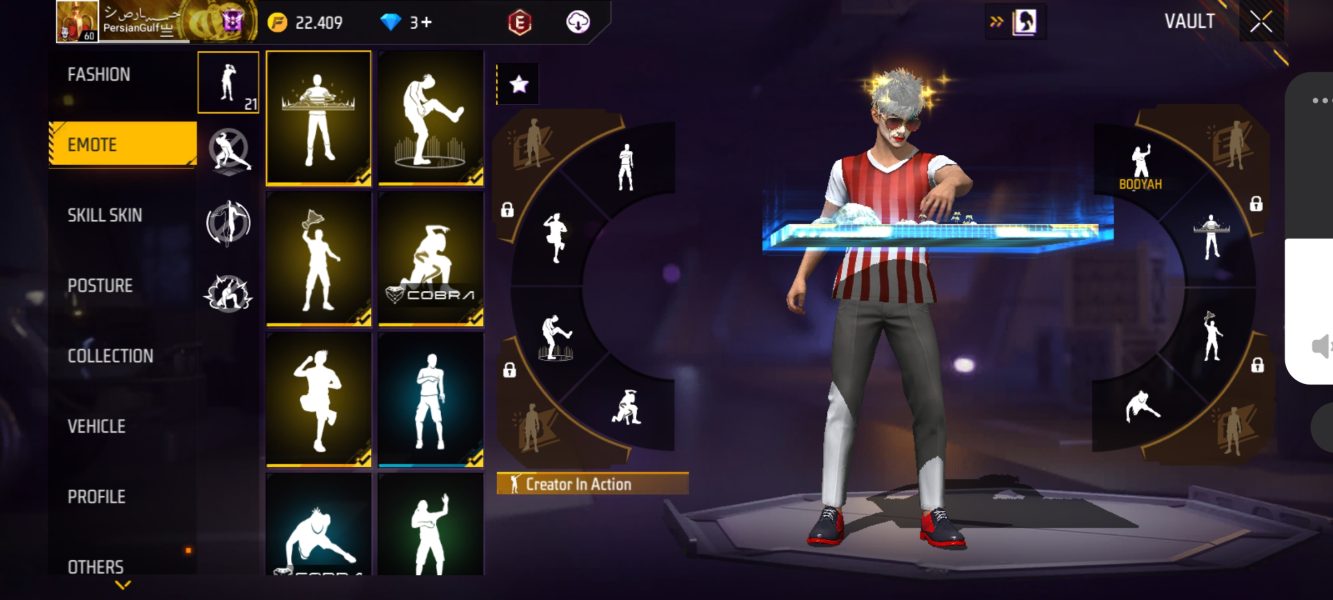This screenshot has width=1333, height=600.
Task: Select the Cobra emote thumbnail
Action: (430, 258)
